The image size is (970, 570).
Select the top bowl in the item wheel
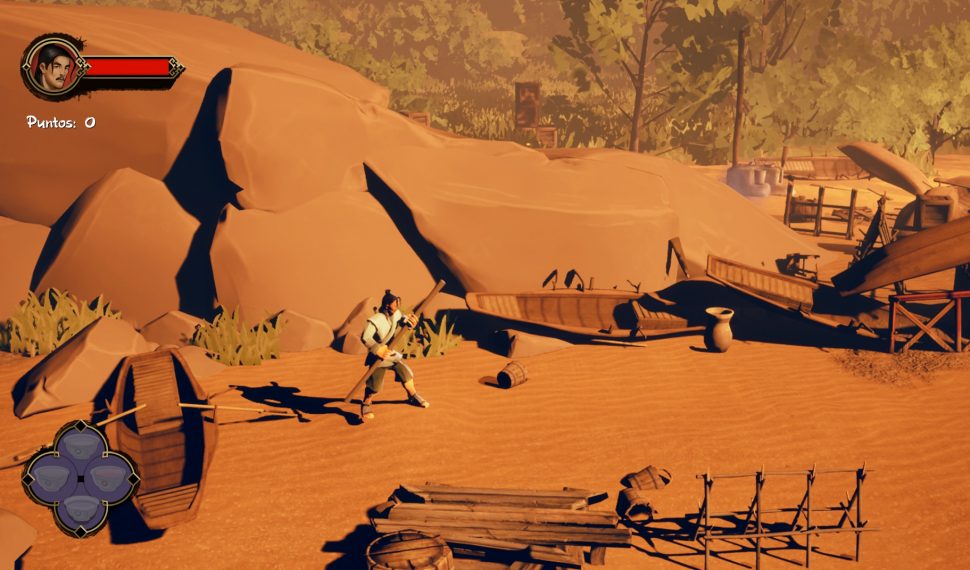click(81, 445)
